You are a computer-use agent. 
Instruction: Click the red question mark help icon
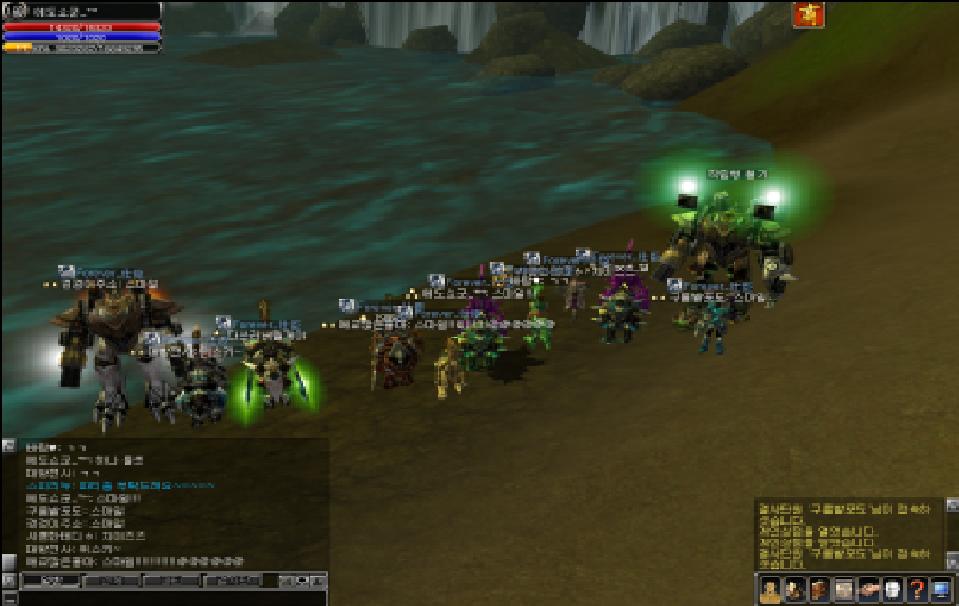tap(916, 589)
